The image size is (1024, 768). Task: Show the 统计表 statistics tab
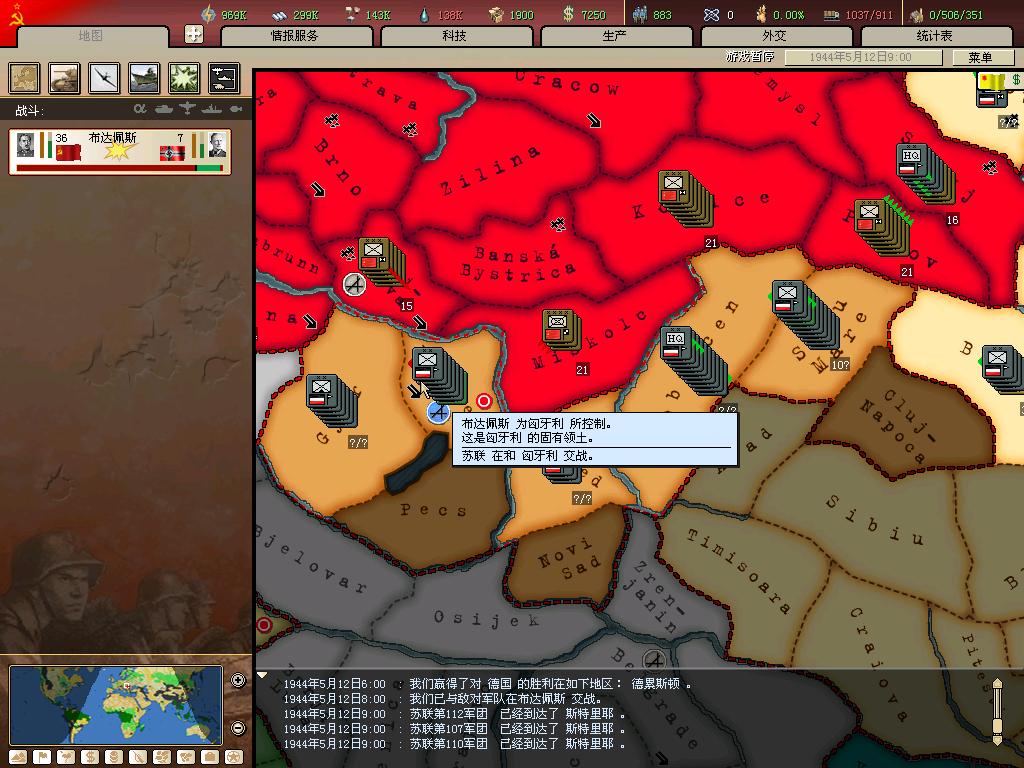(934, 36)
